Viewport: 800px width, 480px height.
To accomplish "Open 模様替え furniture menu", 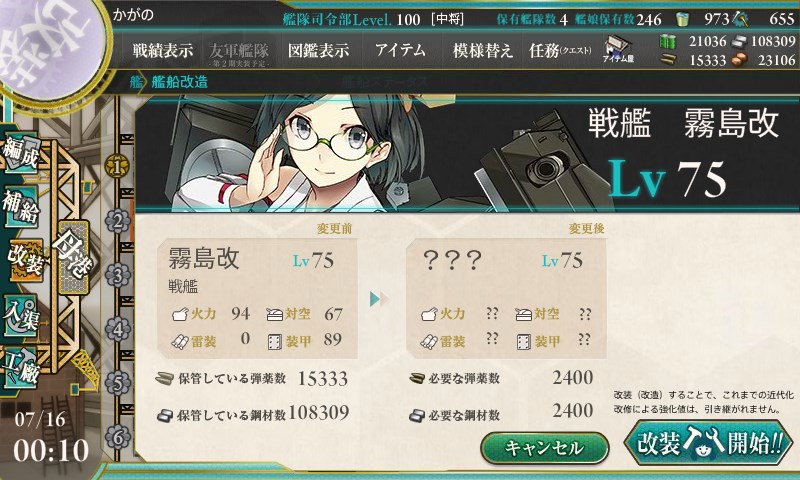I will (x=483, y=50).
